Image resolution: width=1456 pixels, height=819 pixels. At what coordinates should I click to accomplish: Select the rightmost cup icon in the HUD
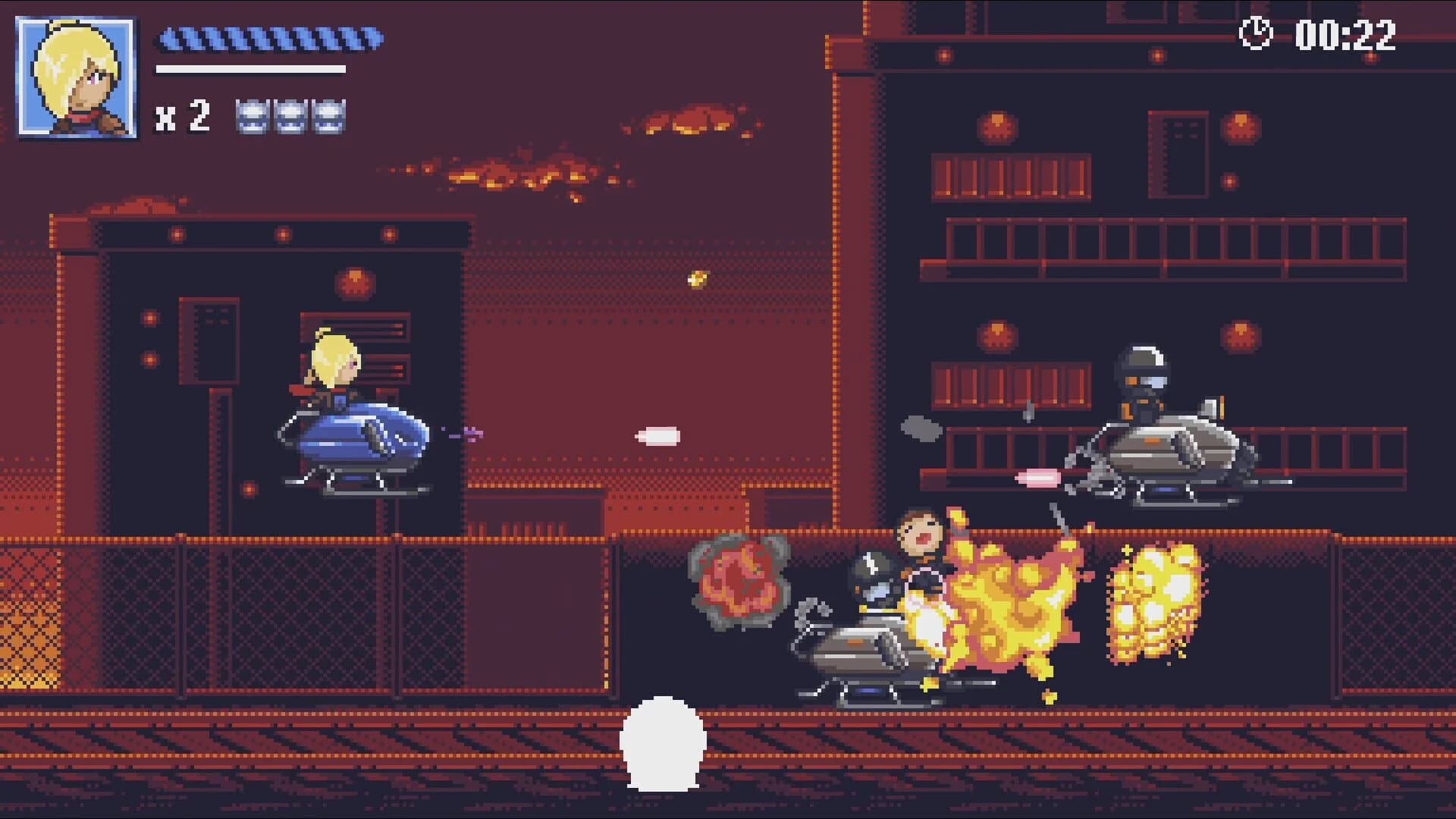point(330,118)
